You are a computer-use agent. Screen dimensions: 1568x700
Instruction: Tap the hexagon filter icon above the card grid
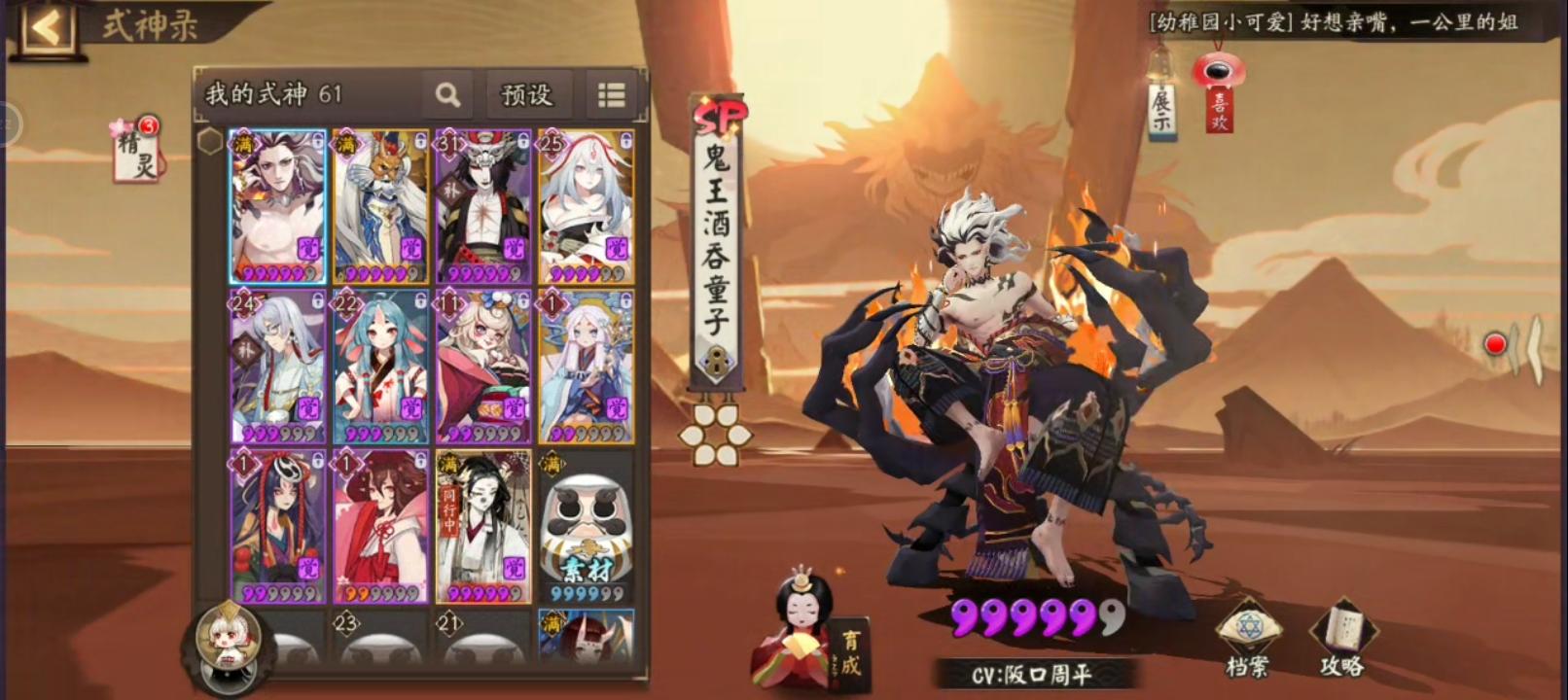tap(208, 141)
